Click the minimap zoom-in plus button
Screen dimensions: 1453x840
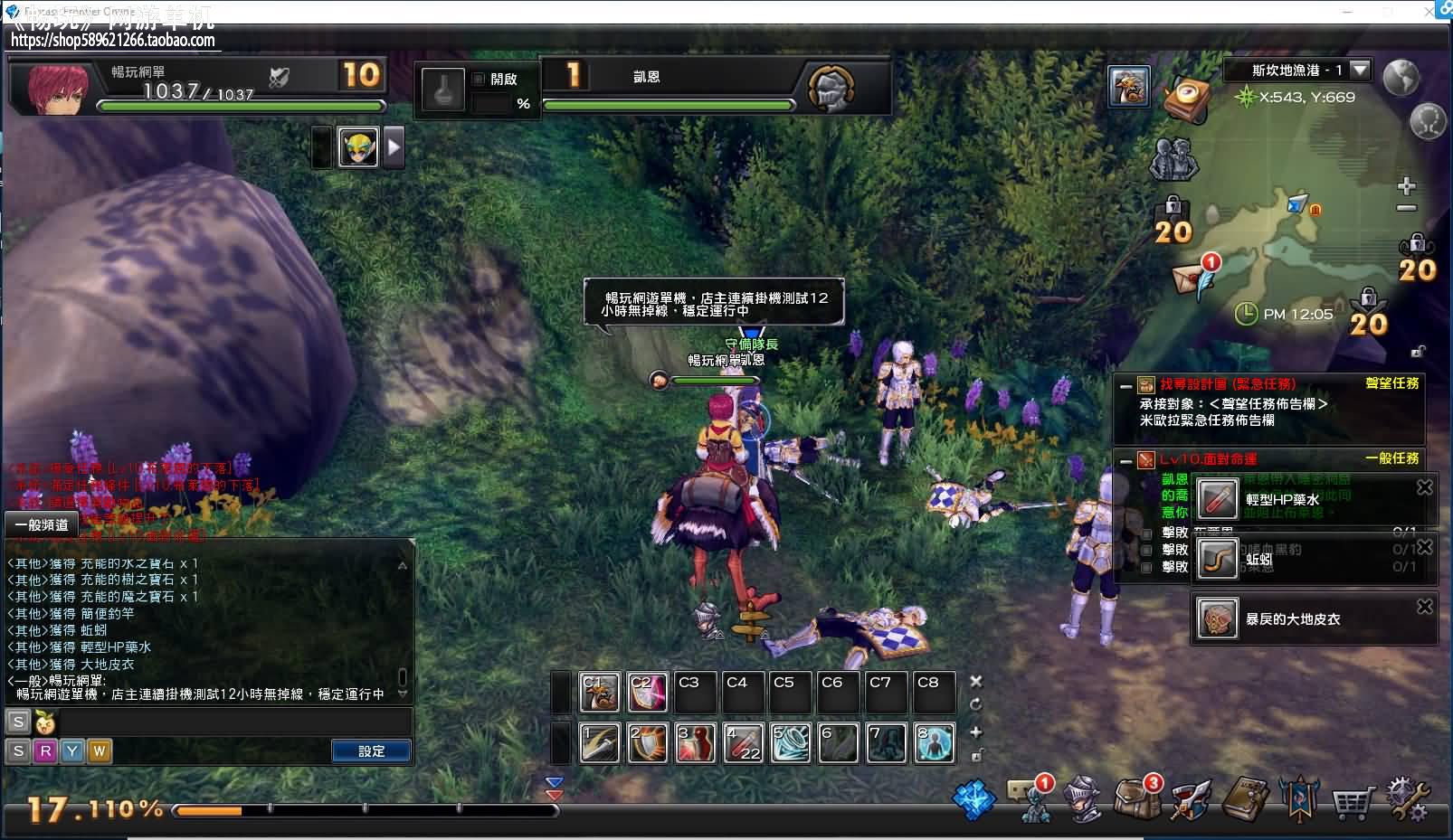coord(1405,185)
